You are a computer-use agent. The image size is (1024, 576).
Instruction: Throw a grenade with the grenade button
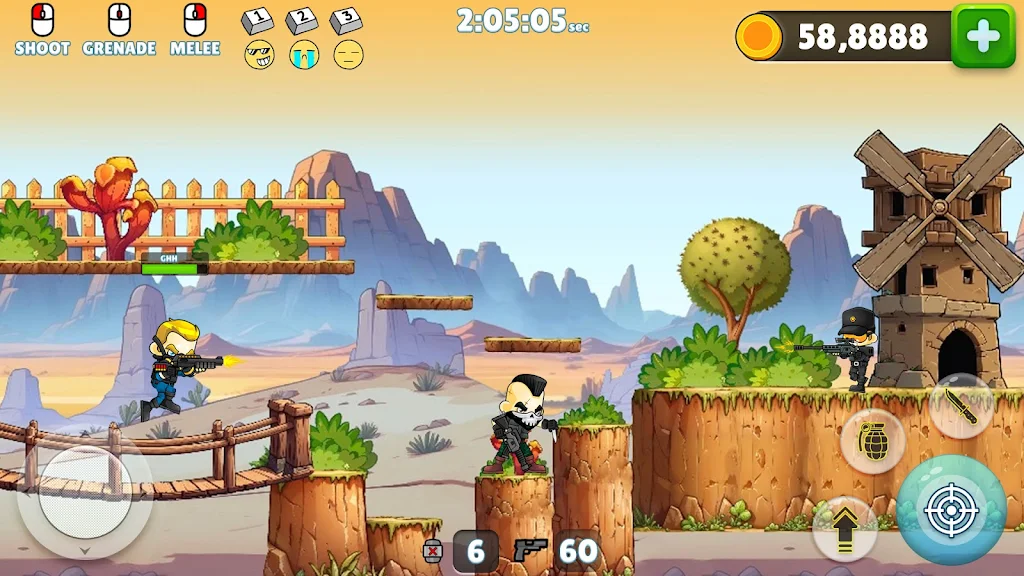pyautogui.click(x=873, y=441)
